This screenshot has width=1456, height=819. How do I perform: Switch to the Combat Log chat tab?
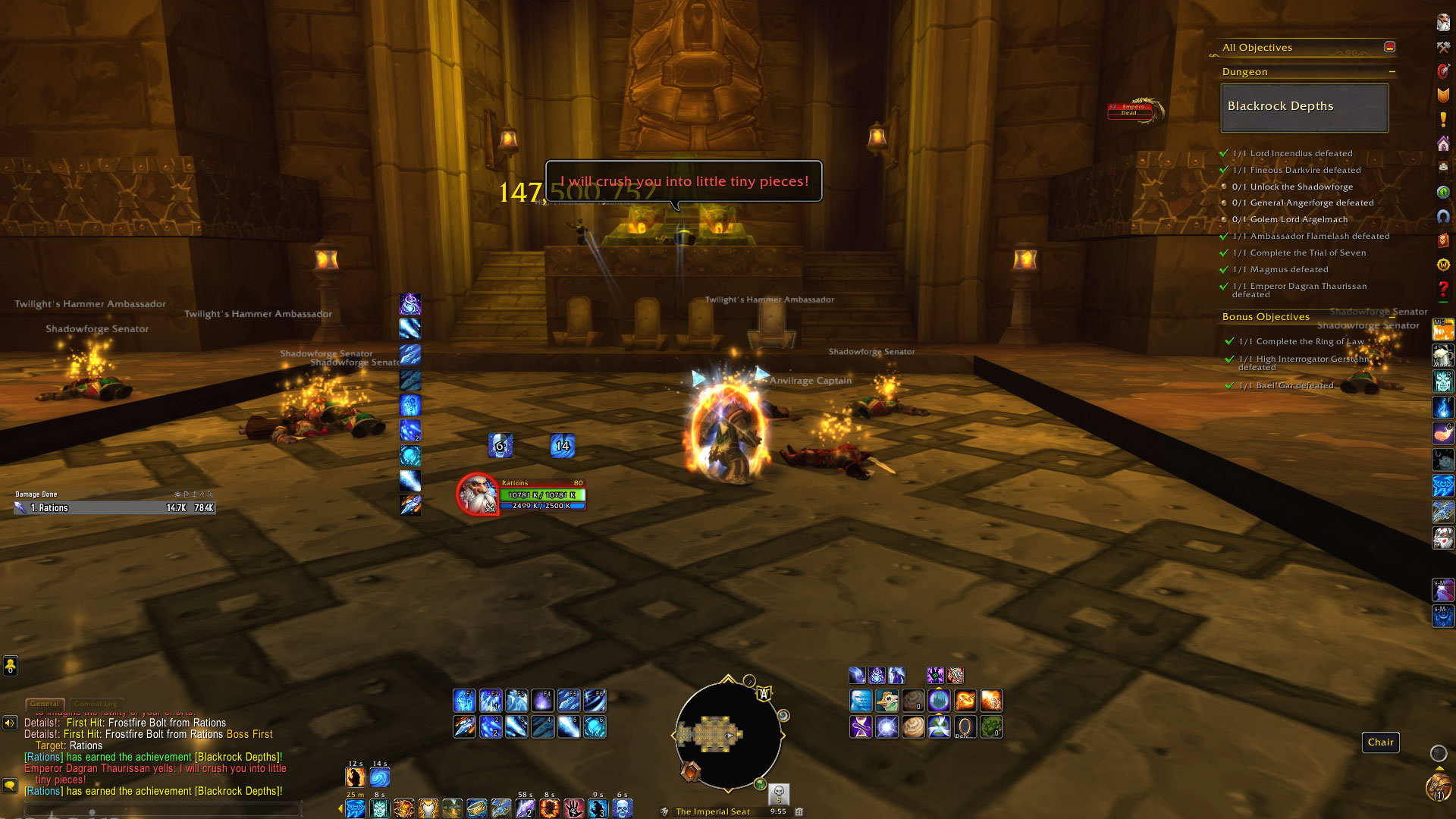coord(98,704)
